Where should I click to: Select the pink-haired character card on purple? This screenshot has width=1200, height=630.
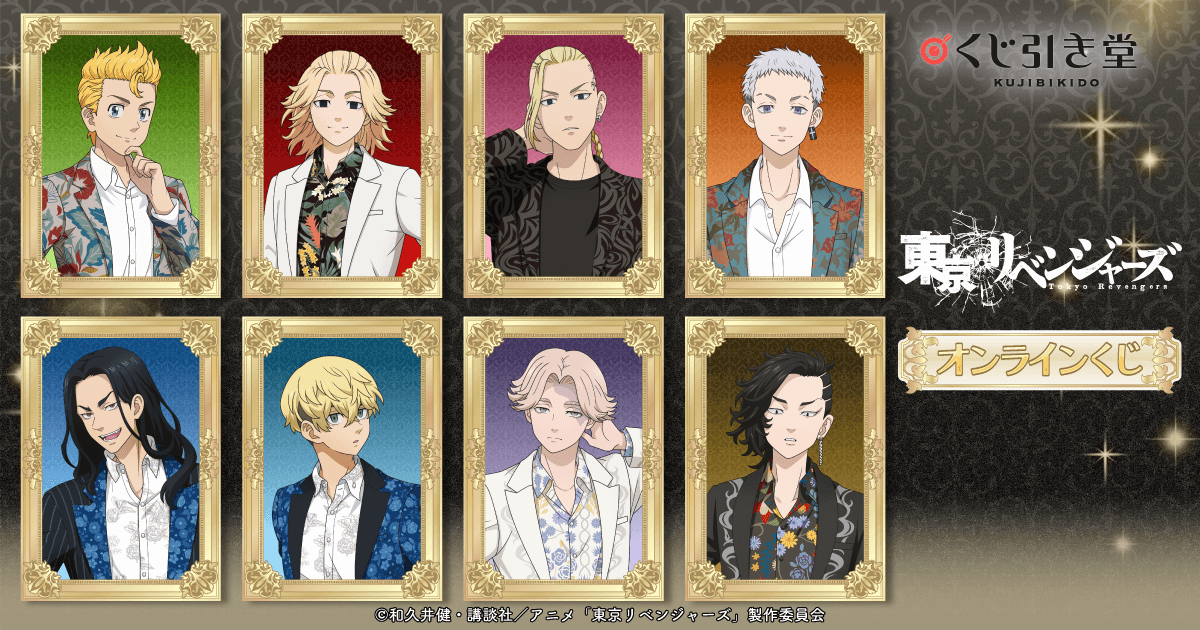[x=564, y=458]
